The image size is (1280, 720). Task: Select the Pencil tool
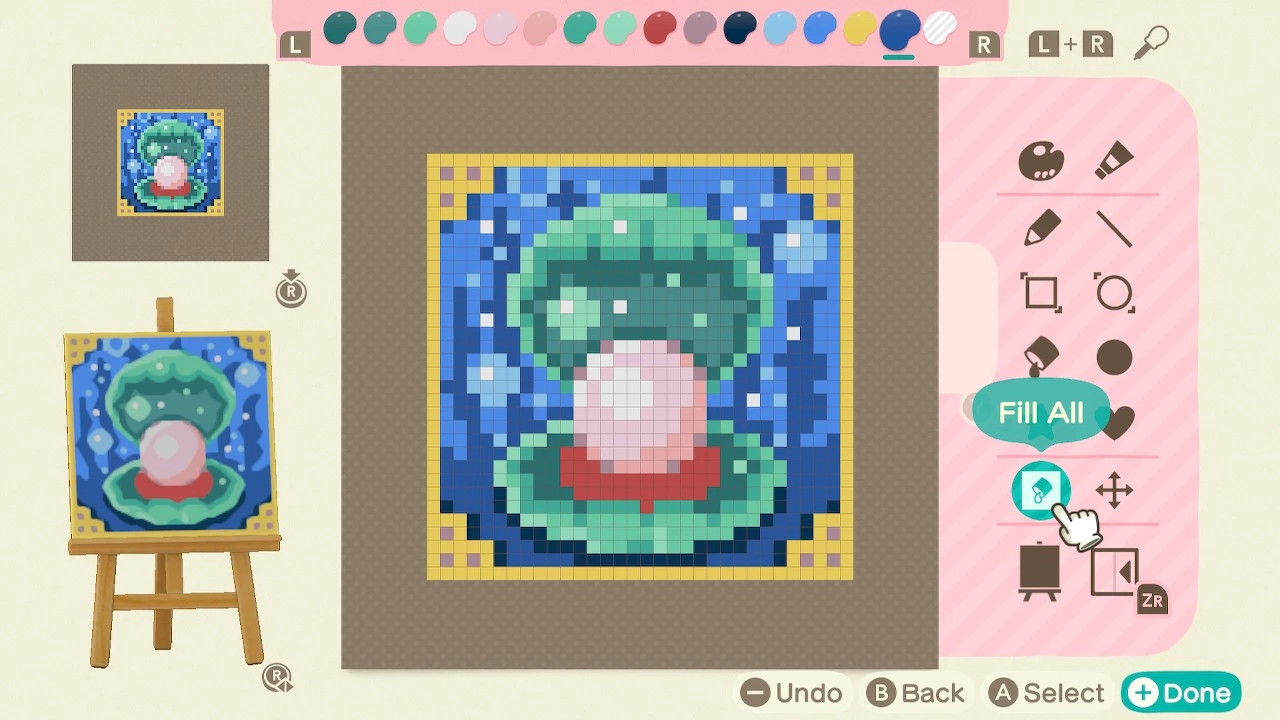pos(1040,226)
